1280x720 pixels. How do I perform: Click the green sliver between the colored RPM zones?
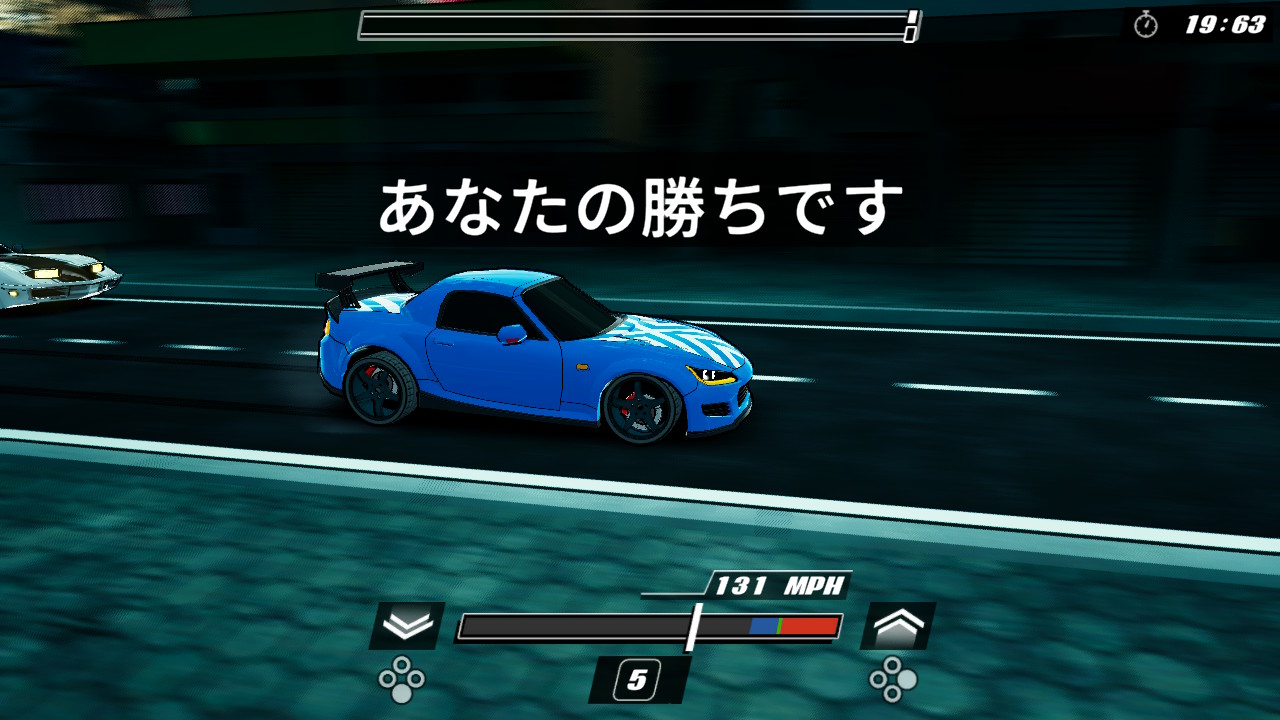click(778, 625)
